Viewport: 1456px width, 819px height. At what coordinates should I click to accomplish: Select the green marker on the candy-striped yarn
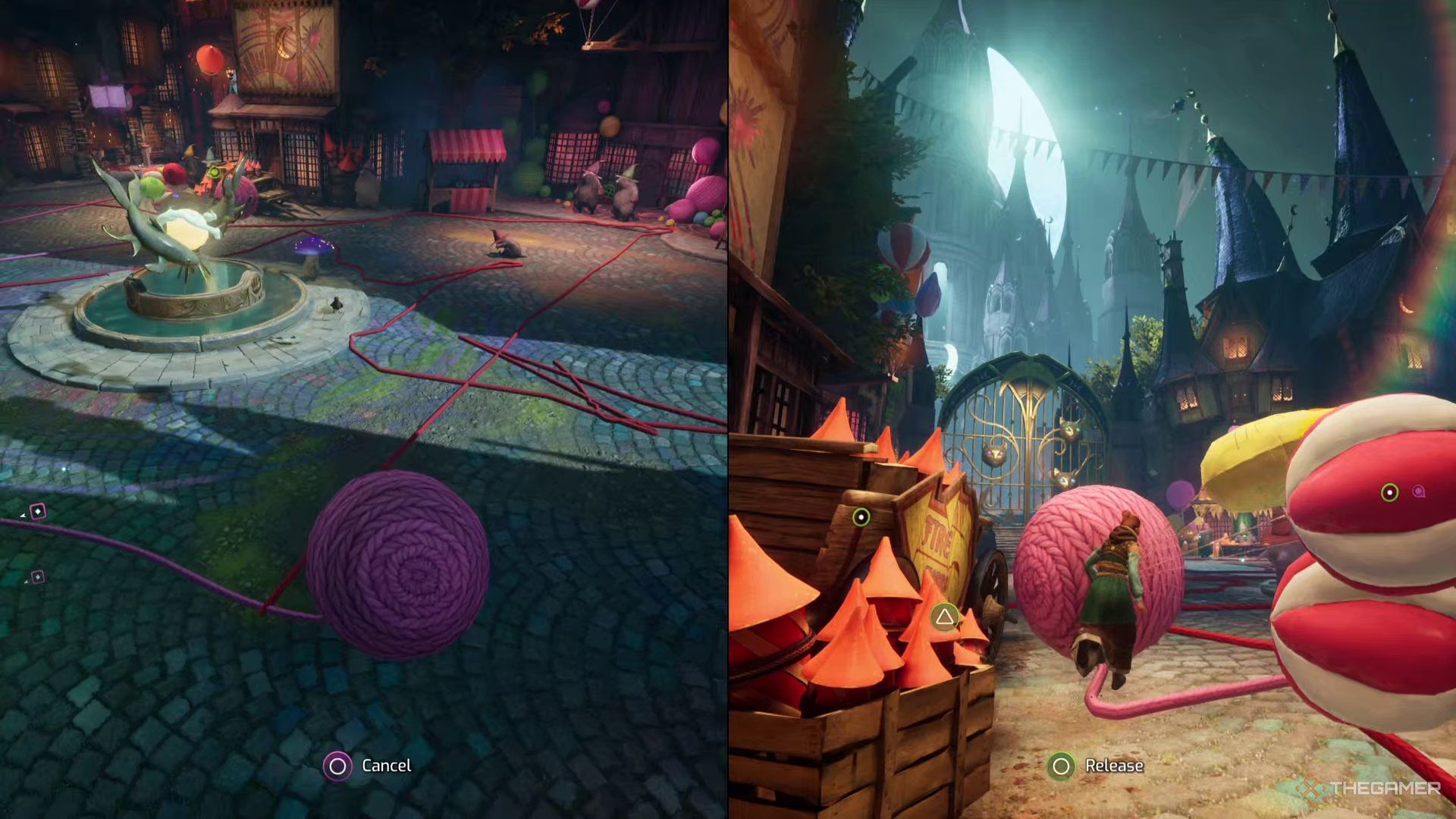[x=1389, y=493]
